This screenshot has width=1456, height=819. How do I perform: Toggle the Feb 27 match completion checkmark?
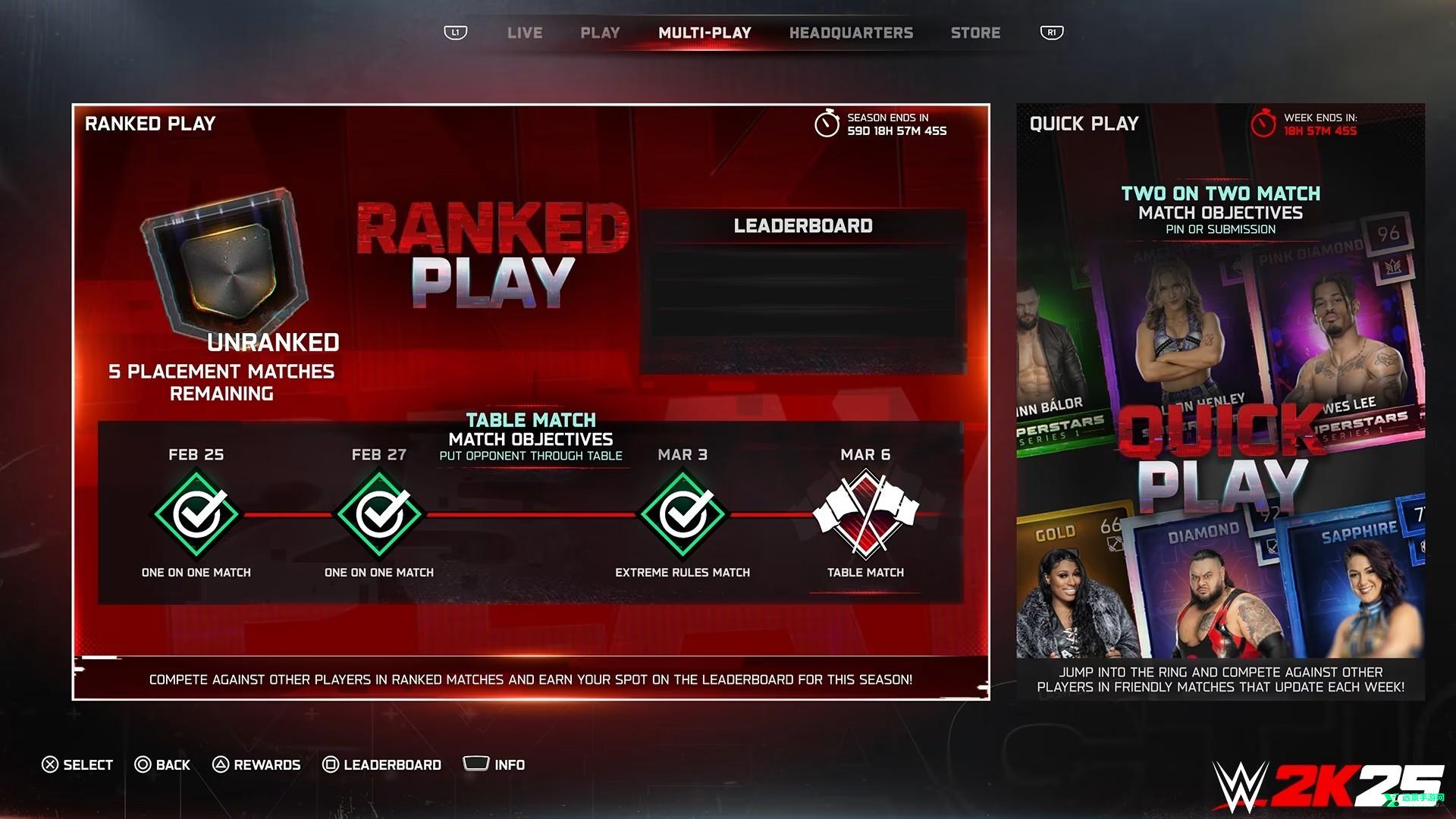pos(380,512)
